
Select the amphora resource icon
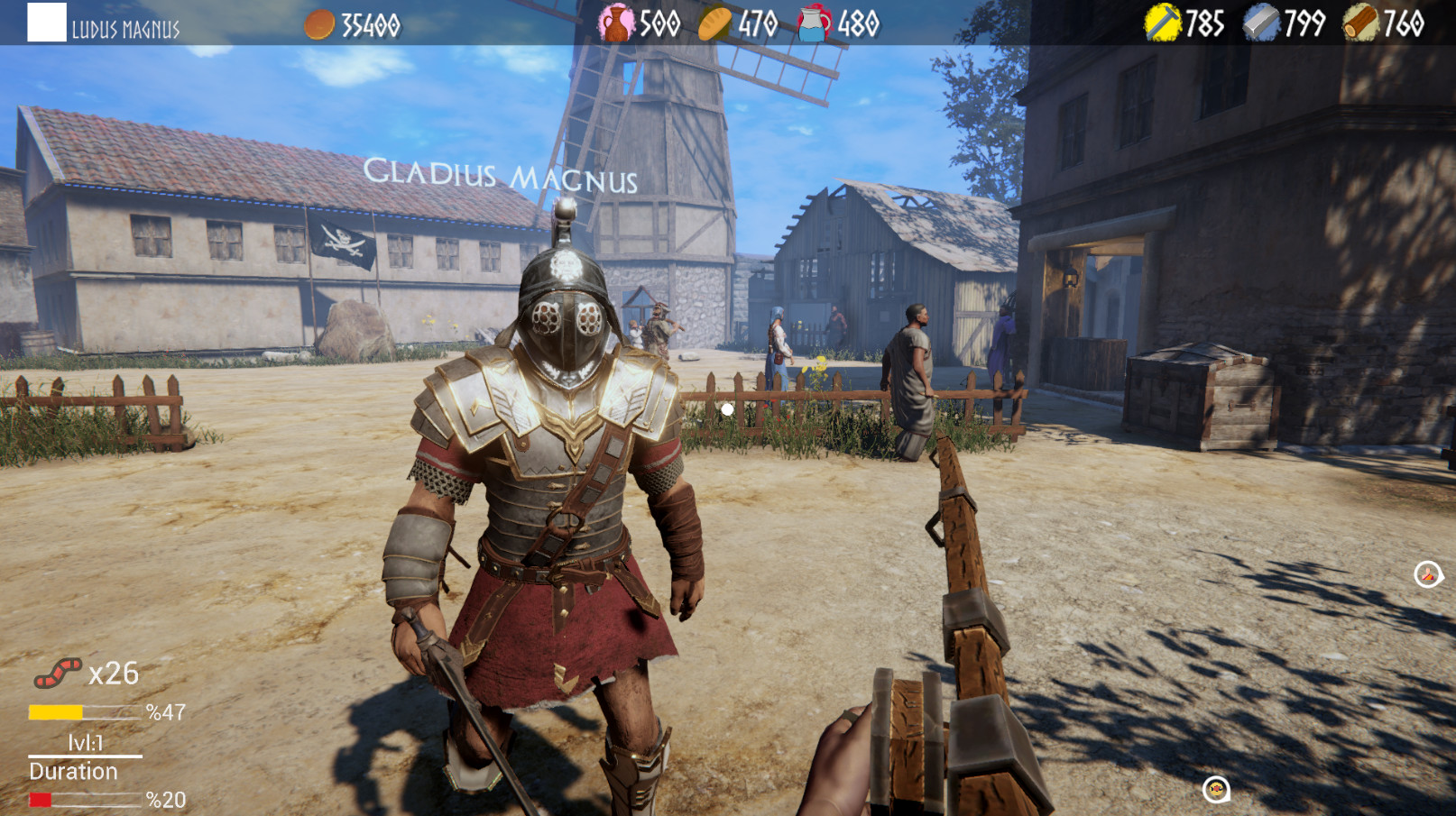pyautogui.click(x=615, y=22)
